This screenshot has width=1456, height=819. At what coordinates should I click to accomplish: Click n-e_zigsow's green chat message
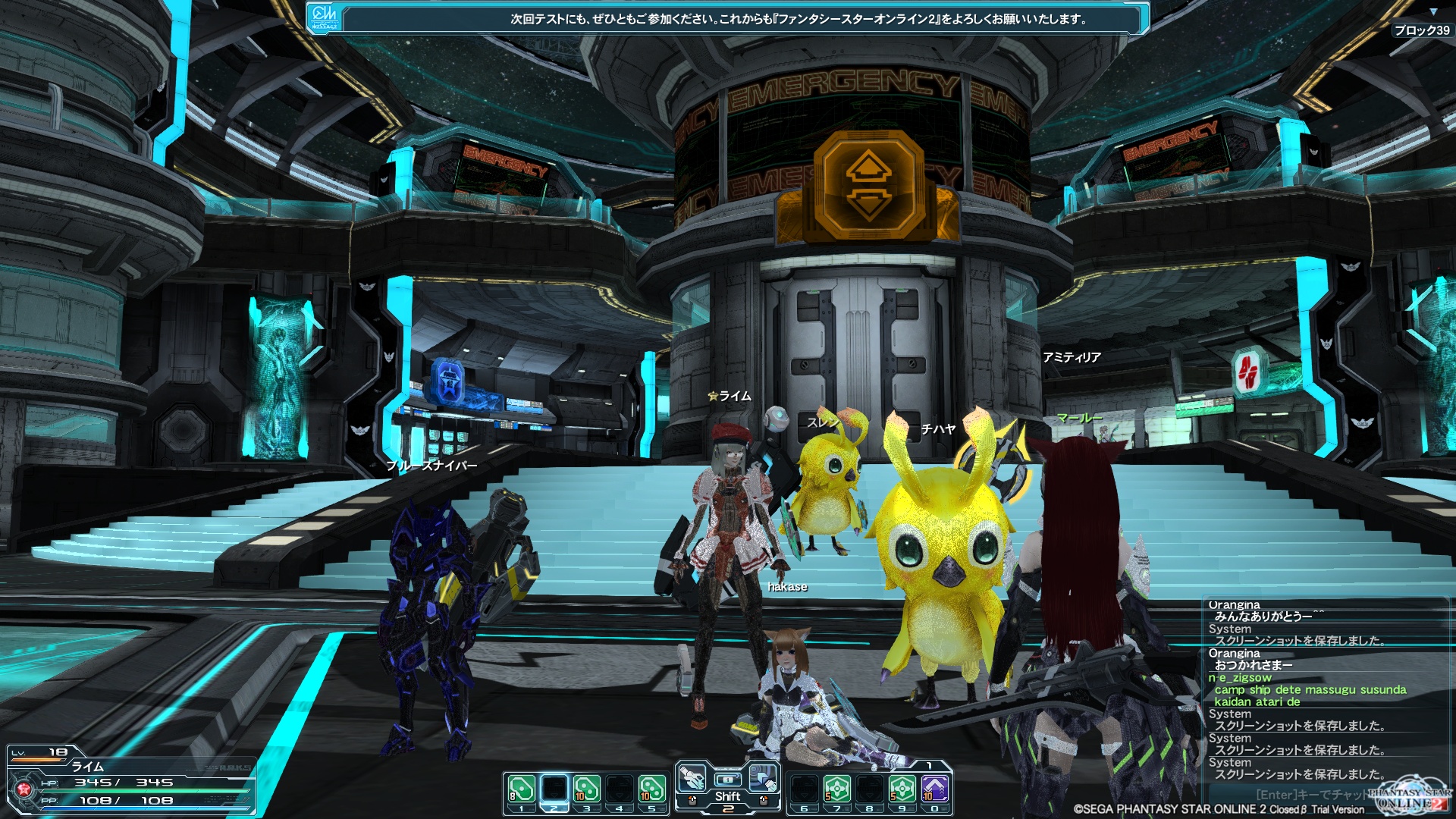(1310, 690)
